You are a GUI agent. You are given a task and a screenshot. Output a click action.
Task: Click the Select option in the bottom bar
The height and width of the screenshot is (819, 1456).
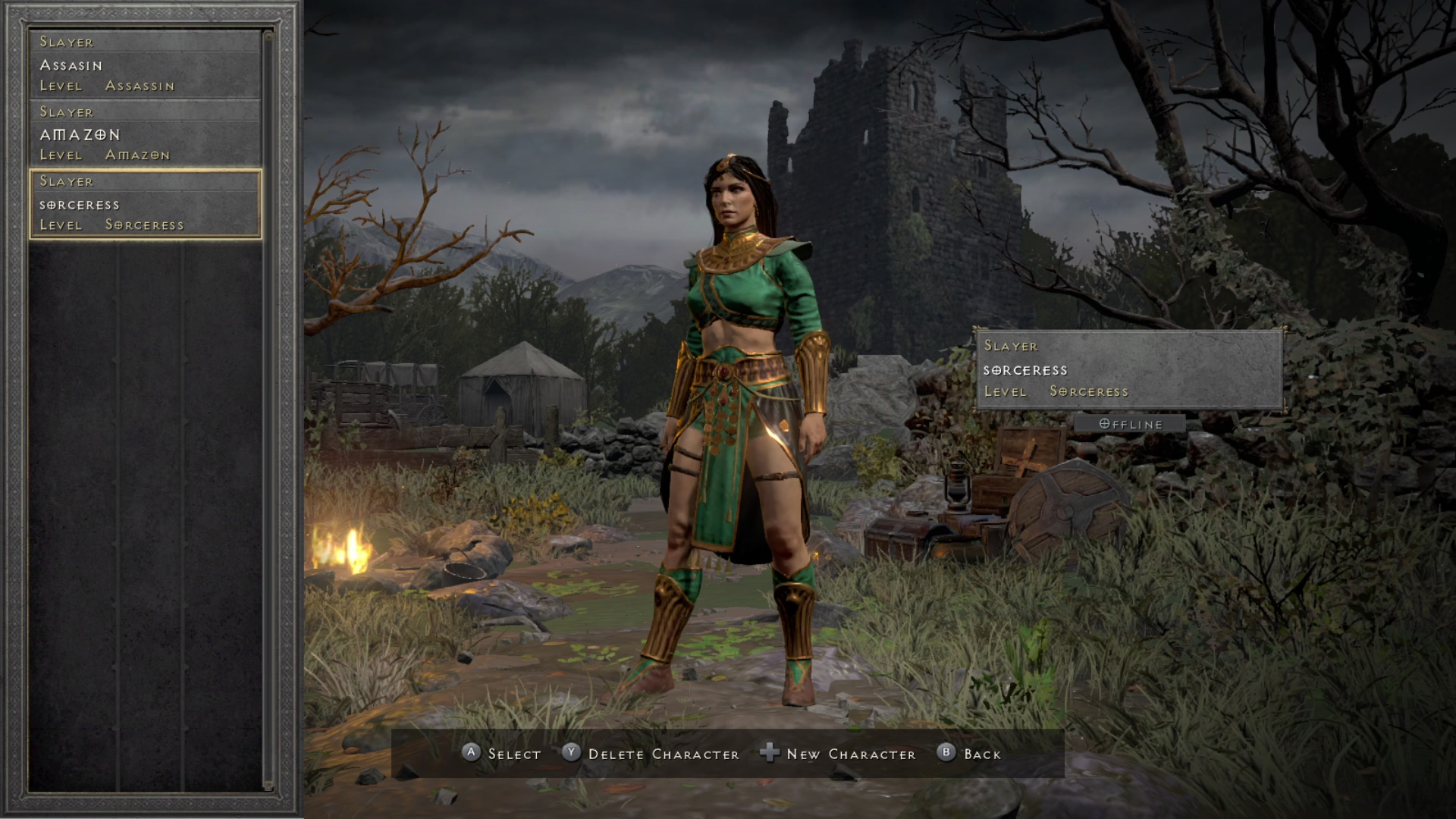pyautogui.click(x=501, y=754)
